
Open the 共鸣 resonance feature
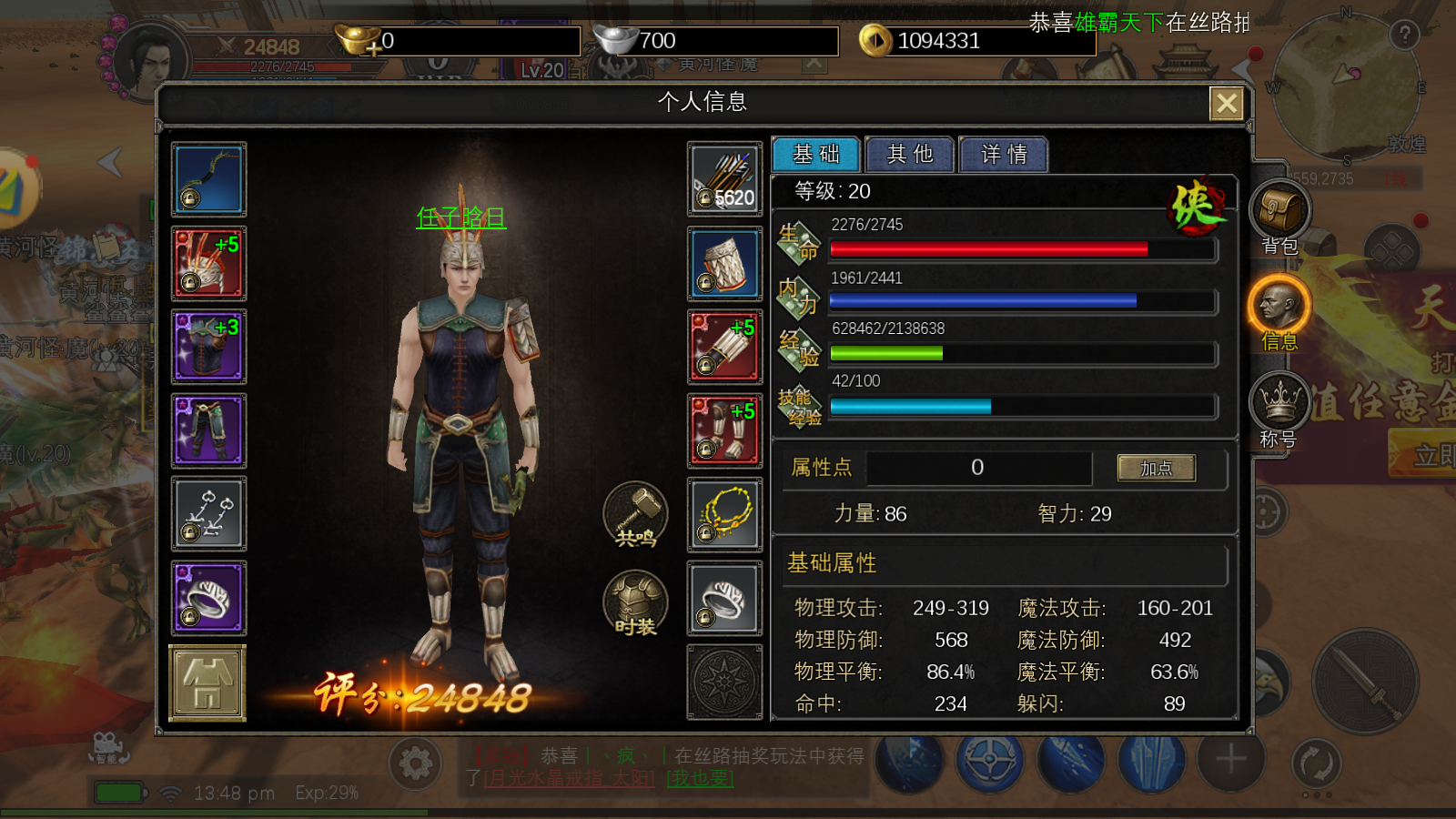coord(634,514)
